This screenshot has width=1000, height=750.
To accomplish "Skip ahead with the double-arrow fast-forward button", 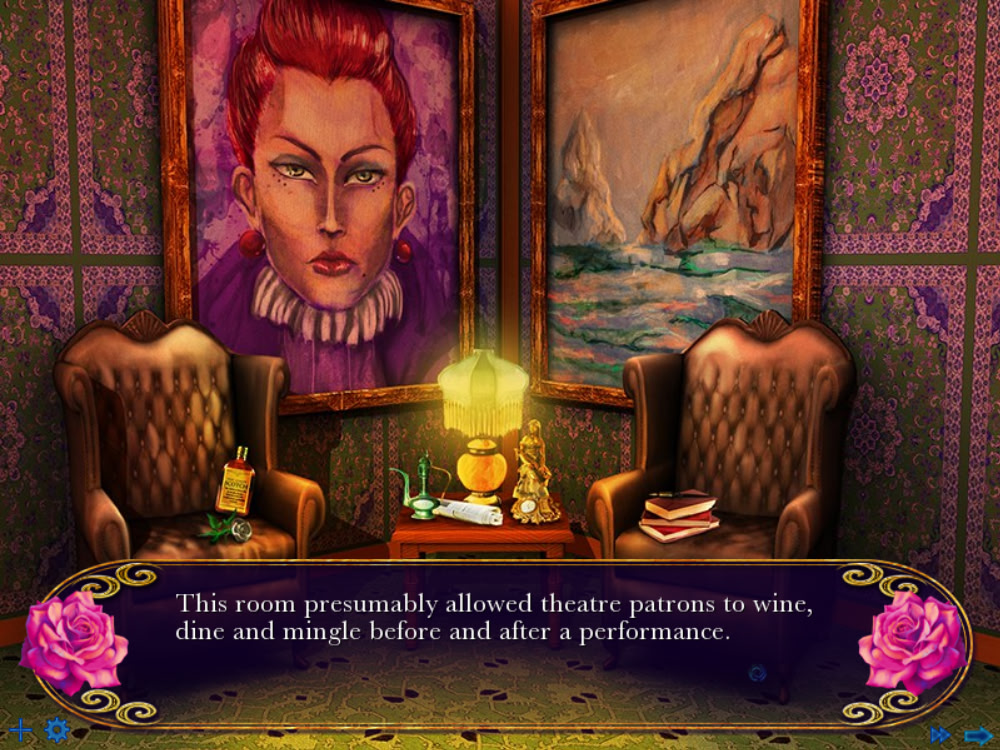I will click(x=940, y=735).
